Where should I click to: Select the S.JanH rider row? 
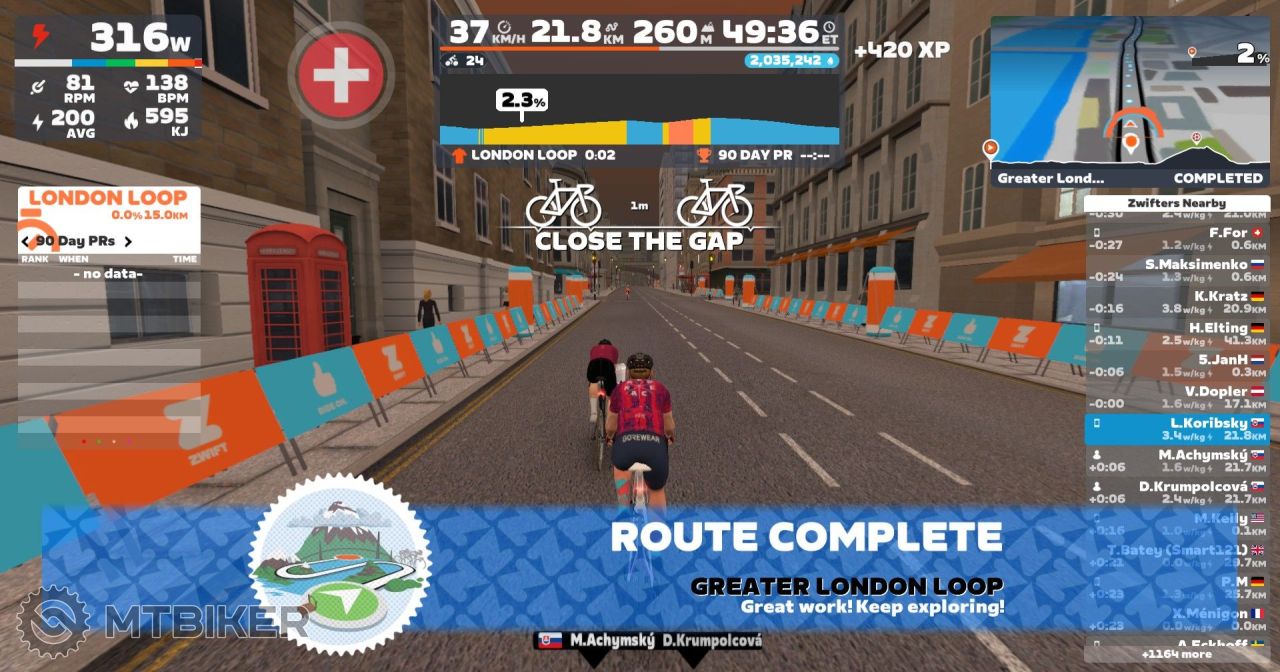[1177, 366]
